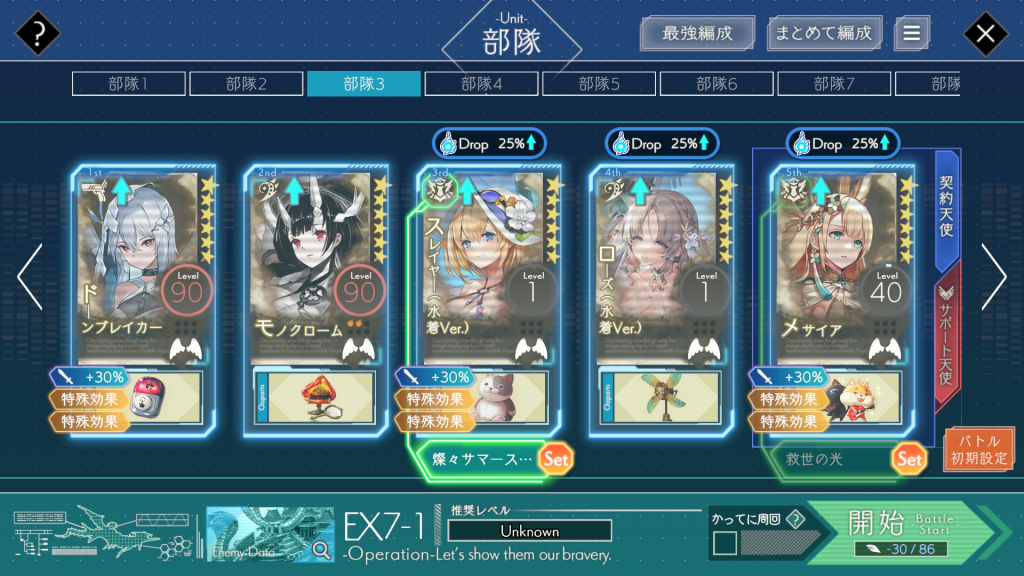Screen dimensions: 1024x576
Task: Switch to the 部隊1 tab
Action: (128, 84)
